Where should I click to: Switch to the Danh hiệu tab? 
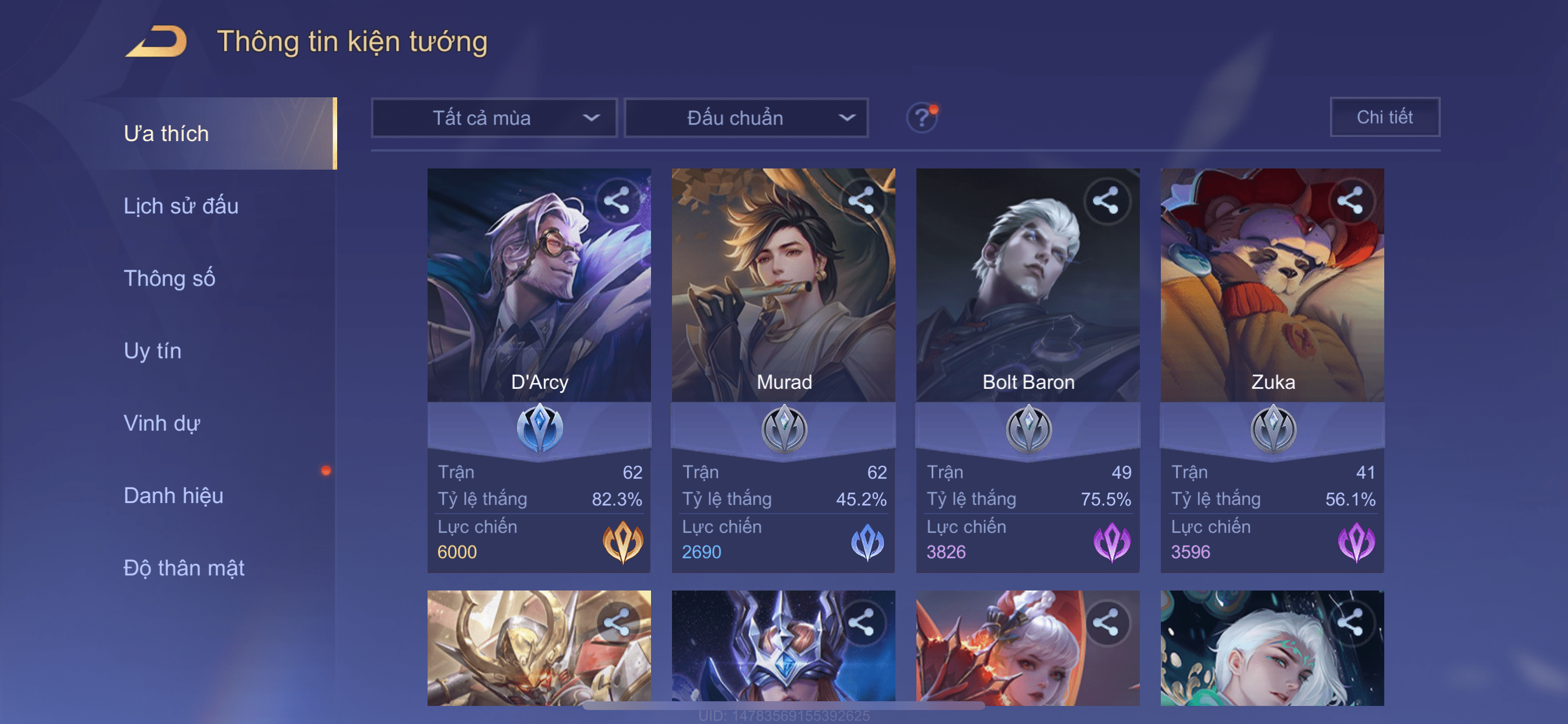coord(173,495)
